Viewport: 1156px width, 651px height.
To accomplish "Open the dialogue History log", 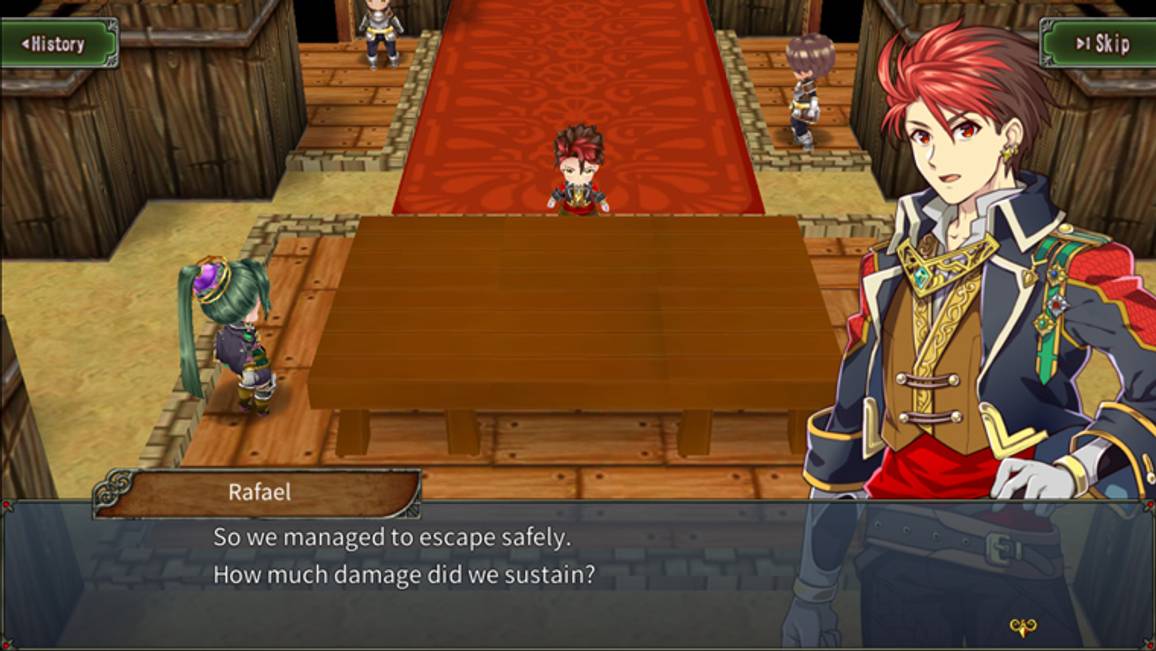I will [x=58, y=43].
